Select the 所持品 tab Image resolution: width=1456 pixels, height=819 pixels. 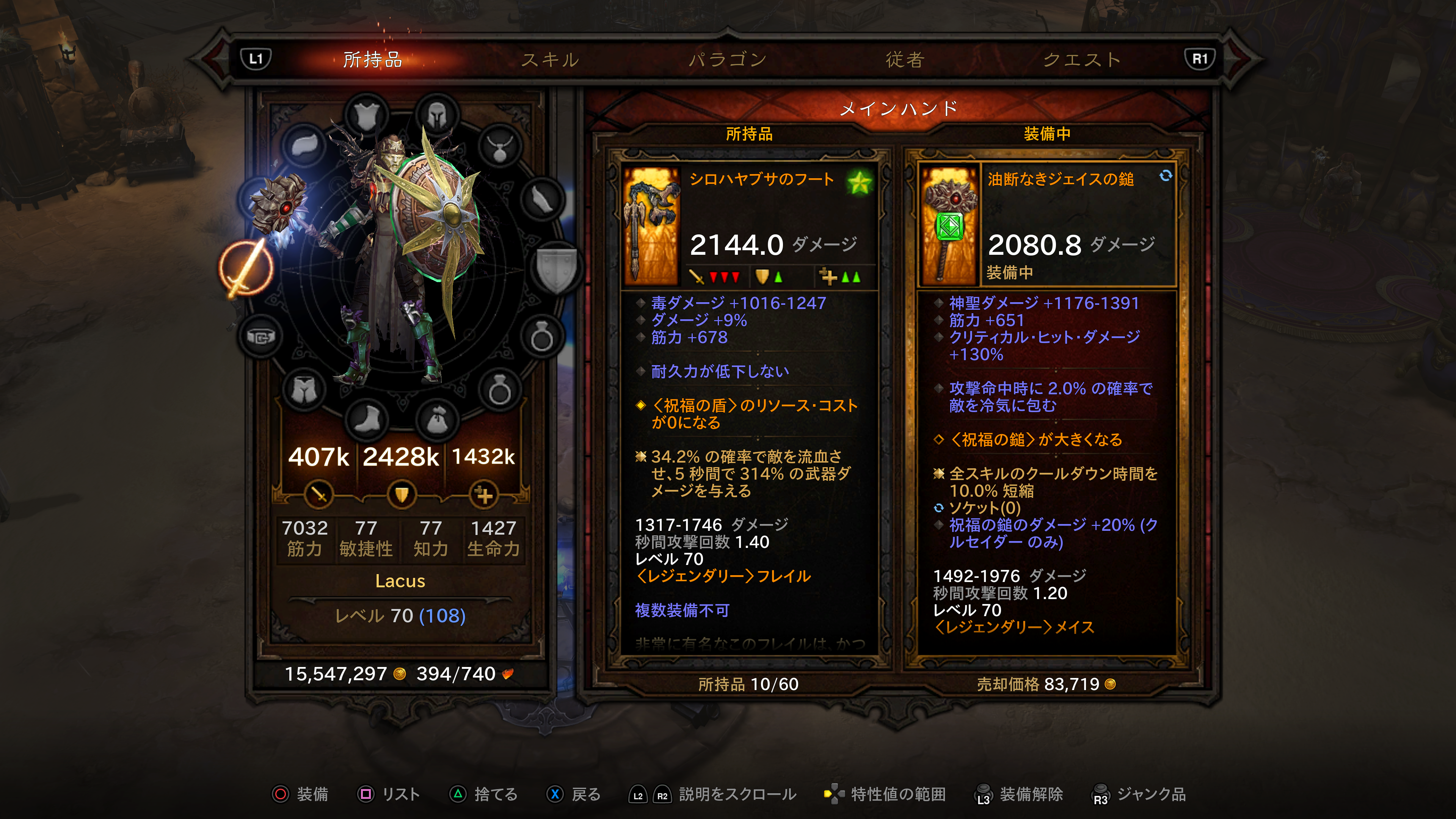coord(372,60)
